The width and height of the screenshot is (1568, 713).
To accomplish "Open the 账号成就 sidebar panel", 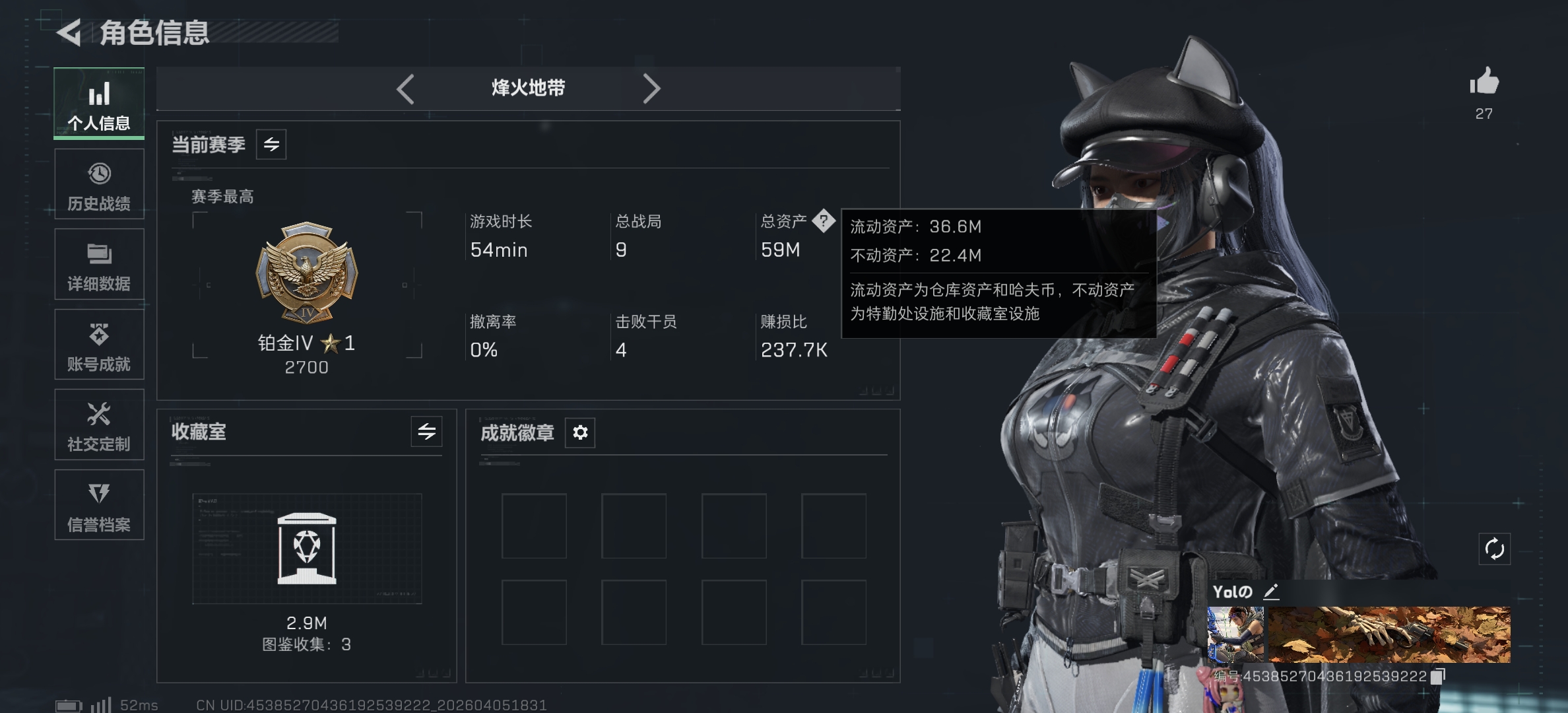I will point(99,345).
